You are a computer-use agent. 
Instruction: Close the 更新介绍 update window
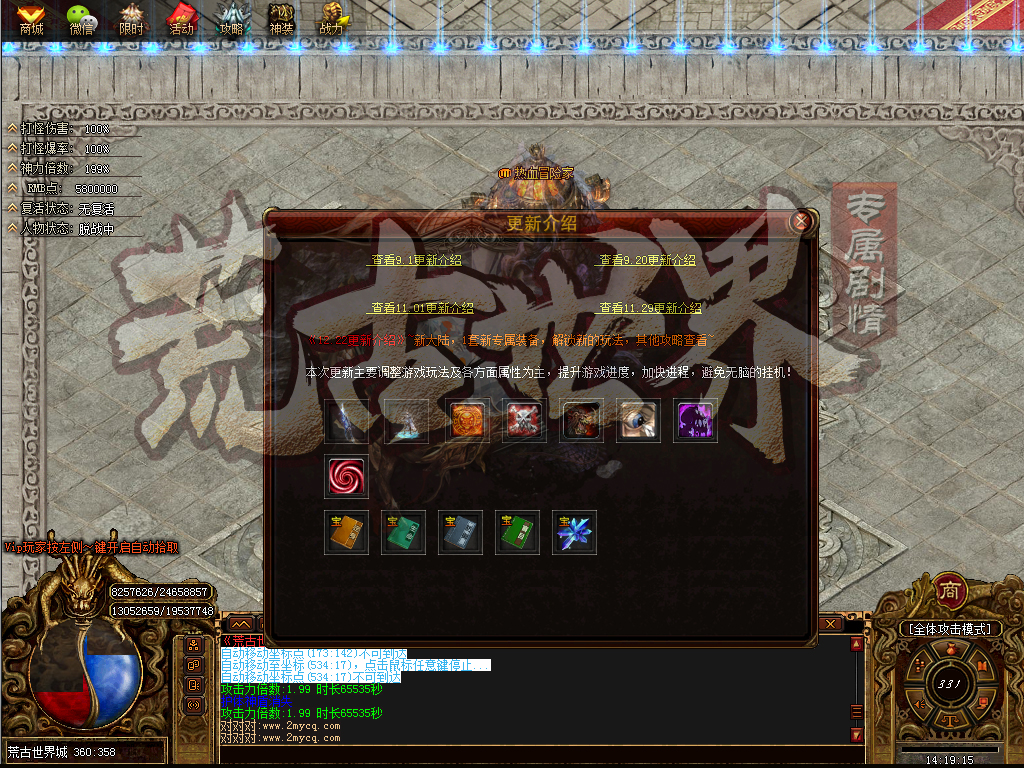(800, 222)
